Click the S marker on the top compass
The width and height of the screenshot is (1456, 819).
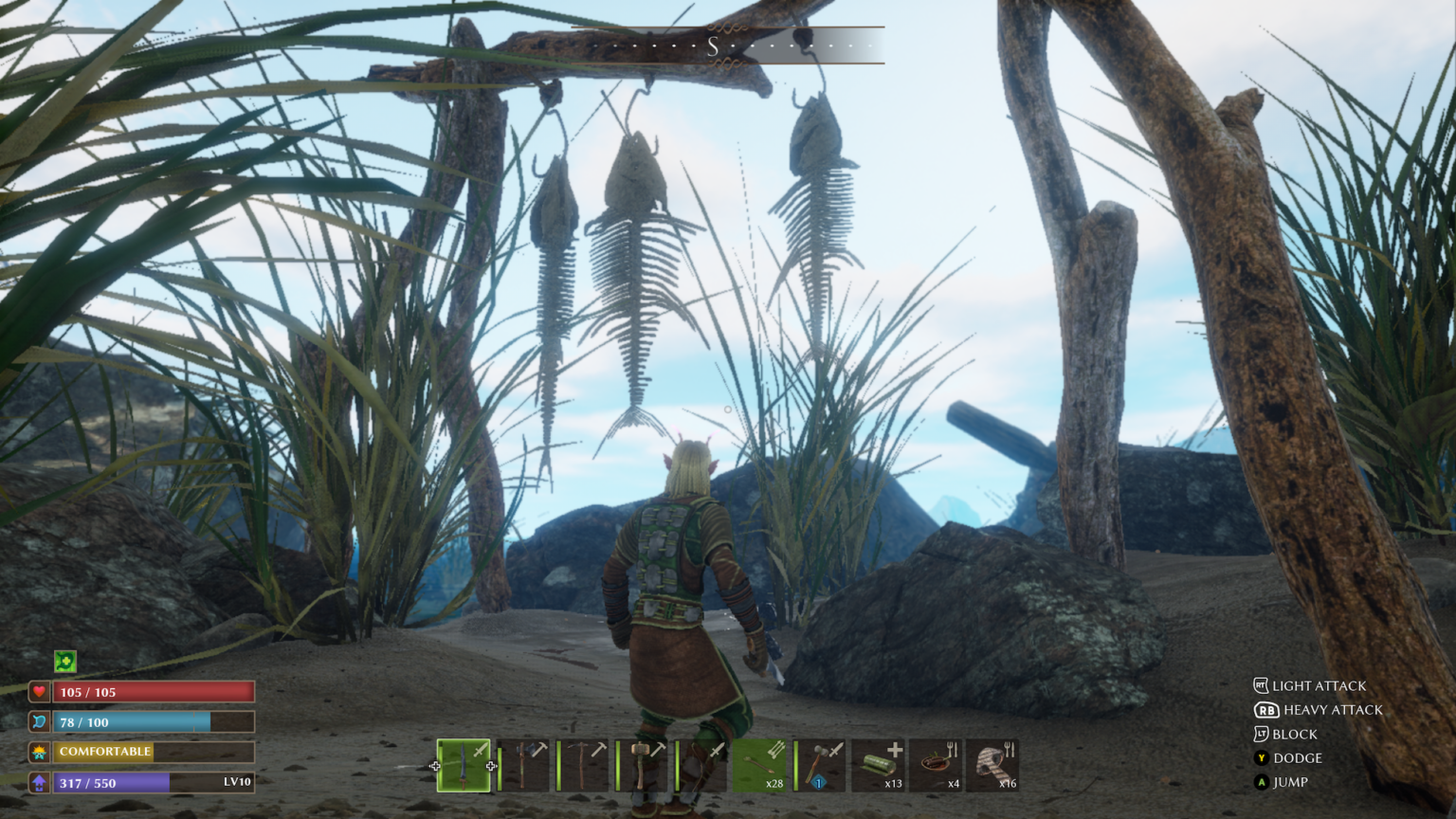click(x=715, y=45)
